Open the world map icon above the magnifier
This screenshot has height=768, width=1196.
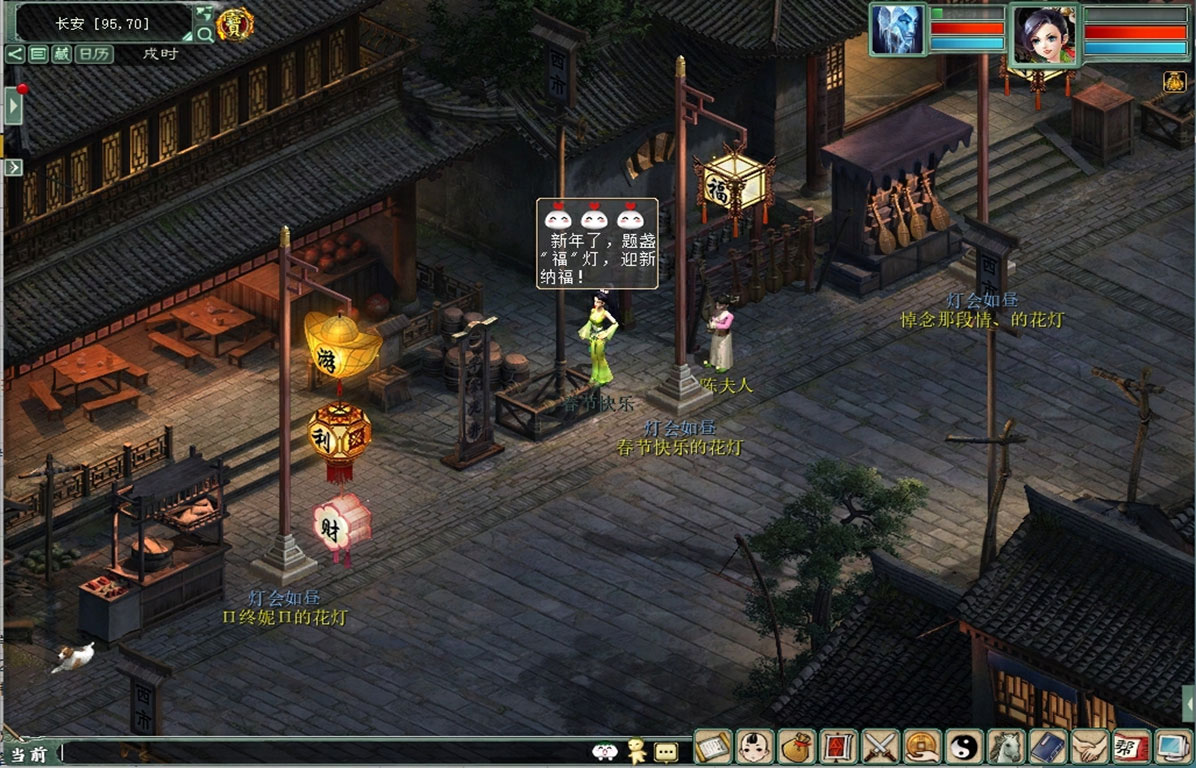[x=204, y=13]
